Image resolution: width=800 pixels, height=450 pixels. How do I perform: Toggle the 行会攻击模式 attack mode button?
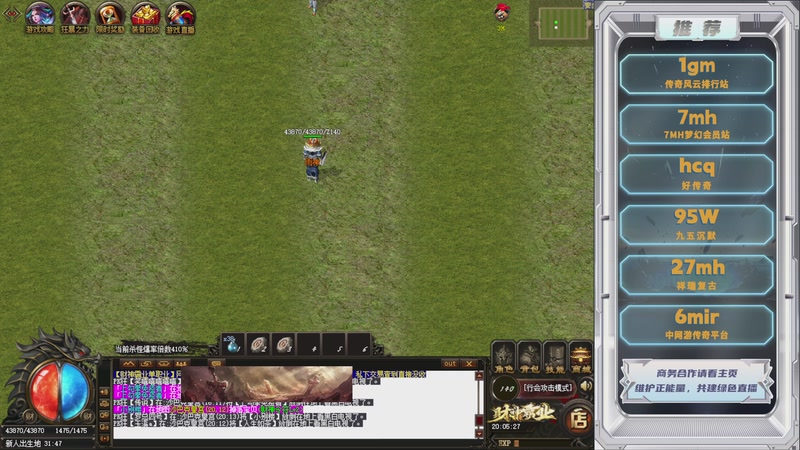(548, 386)
